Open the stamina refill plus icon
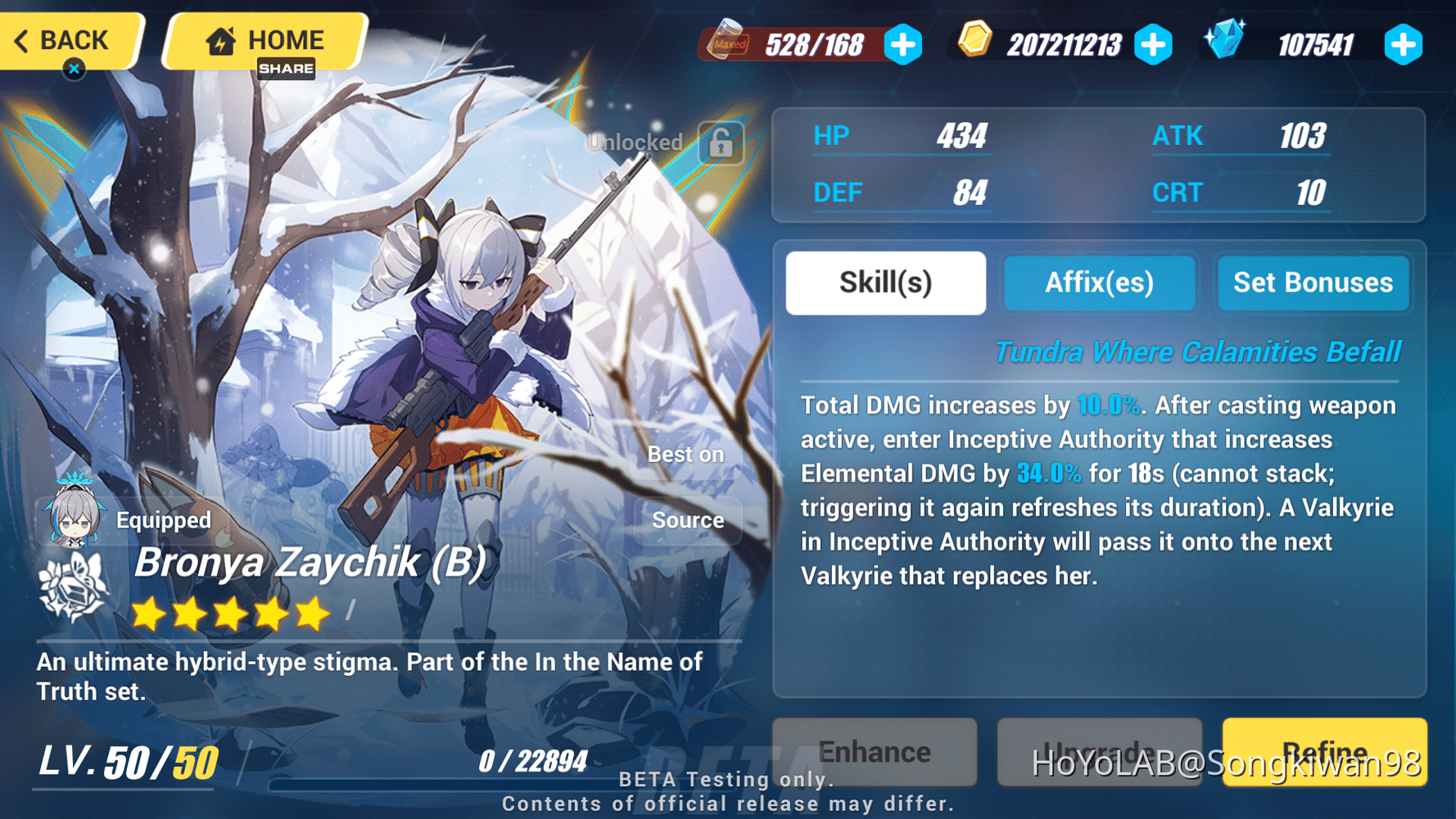Screen dimensions: 1456x819 (x=902, y=45)
